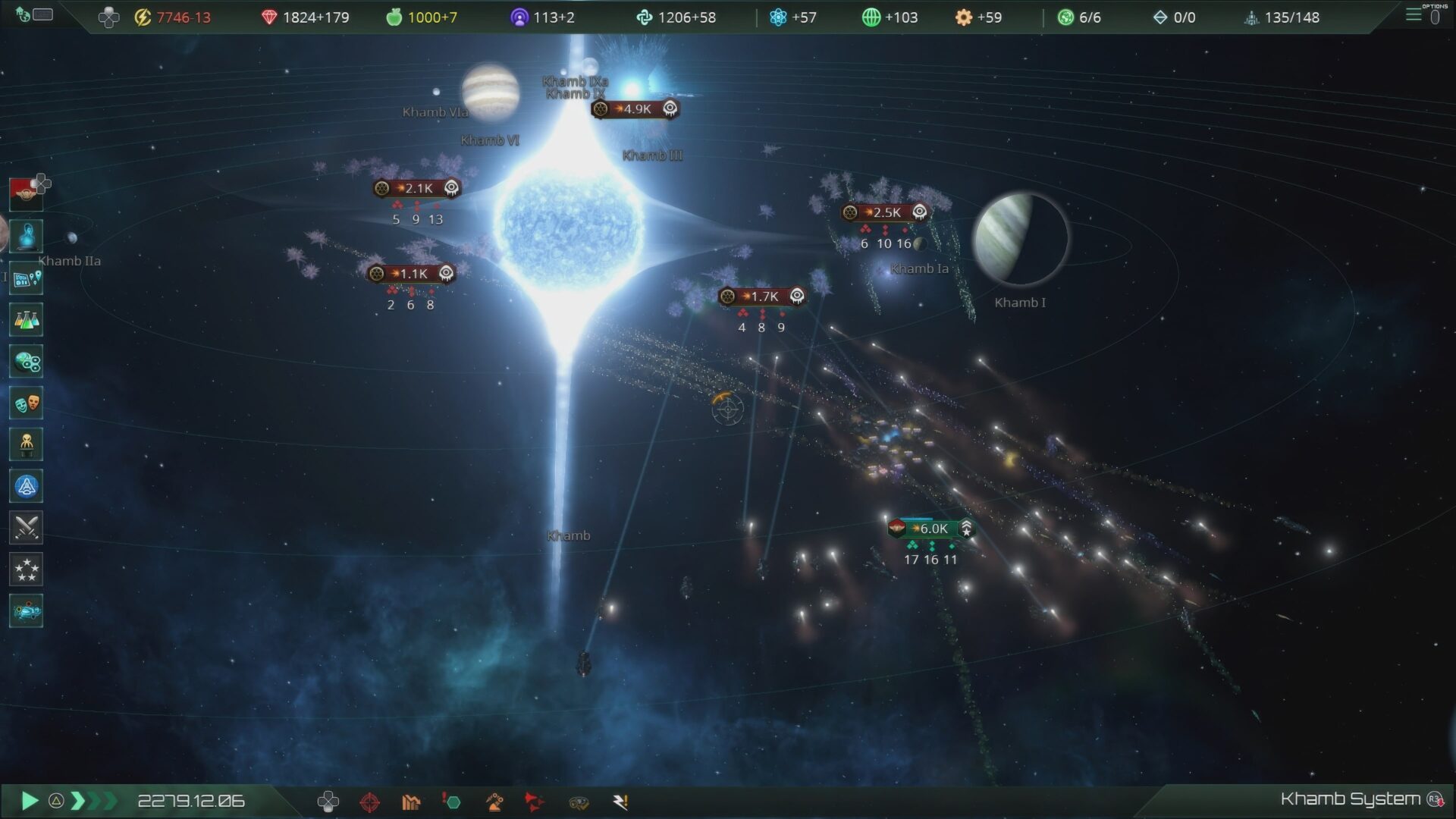Viewport: 1456px width, 819px height.
Task: Open the Factions panel with masks icon
Action: pyautogui.click(x=27, y=403)
